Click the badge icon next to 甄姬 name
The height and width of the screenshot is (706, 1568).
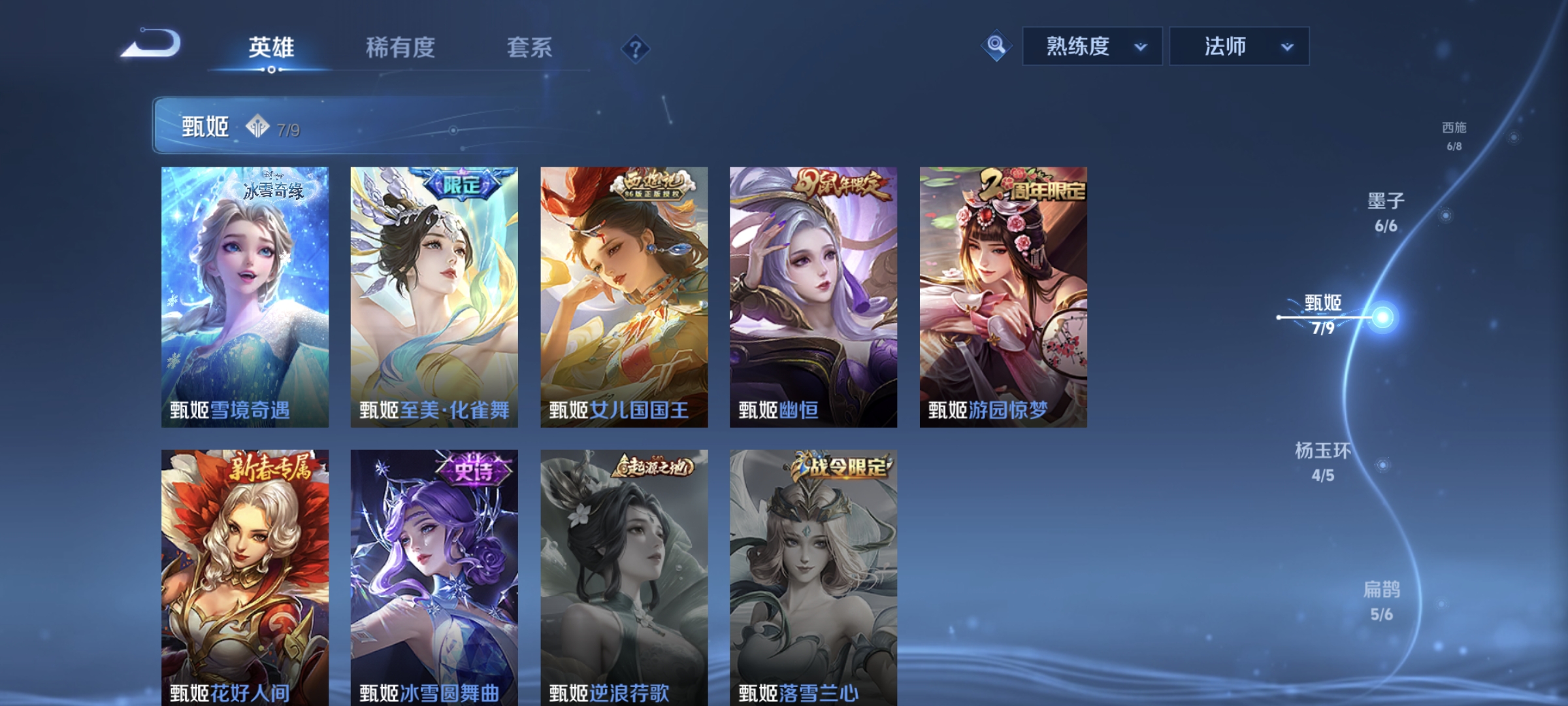tap(255, 128)
